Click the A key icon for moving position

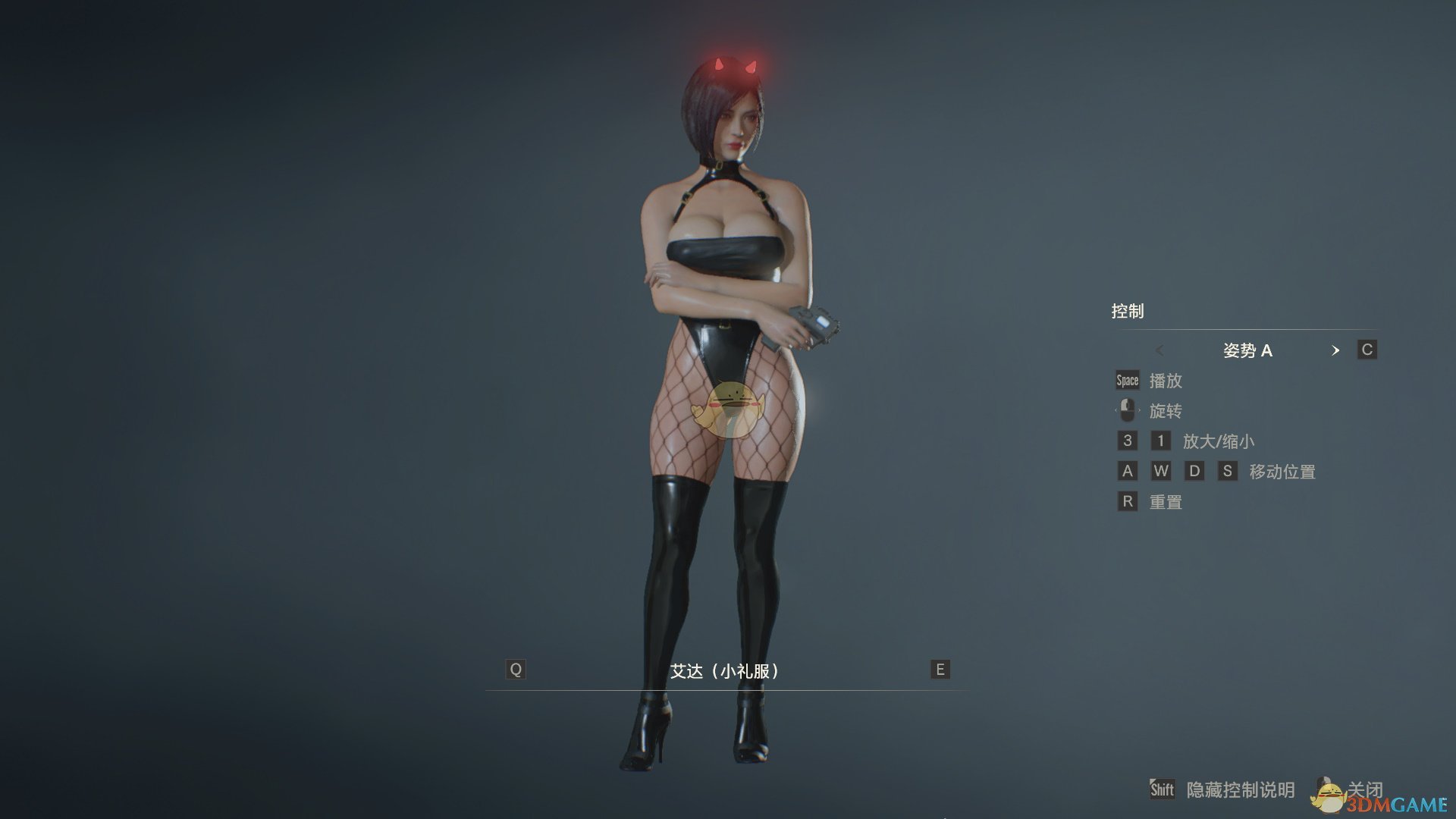coord(1128,471)
